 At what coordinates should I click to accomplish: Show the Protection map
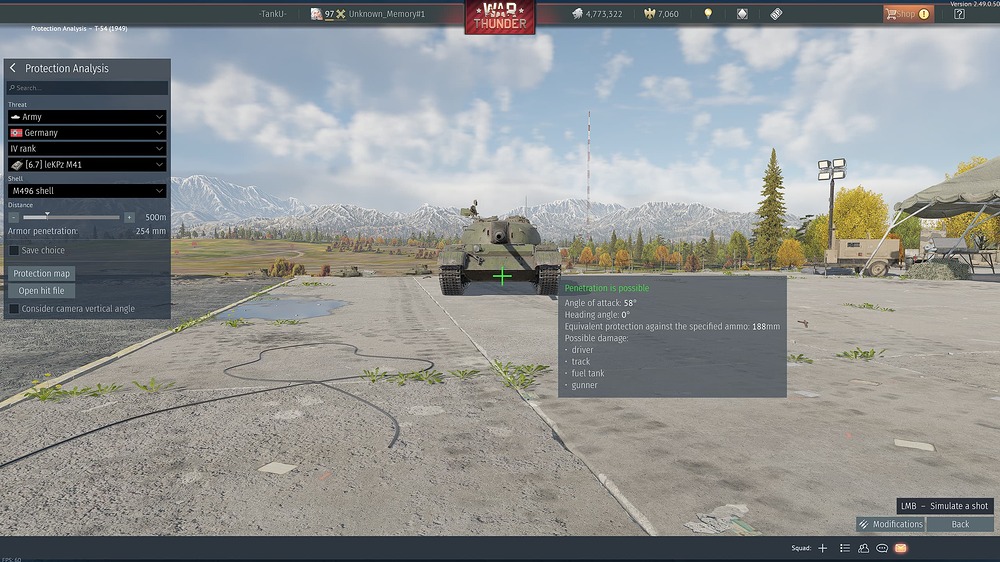(42, 273)
